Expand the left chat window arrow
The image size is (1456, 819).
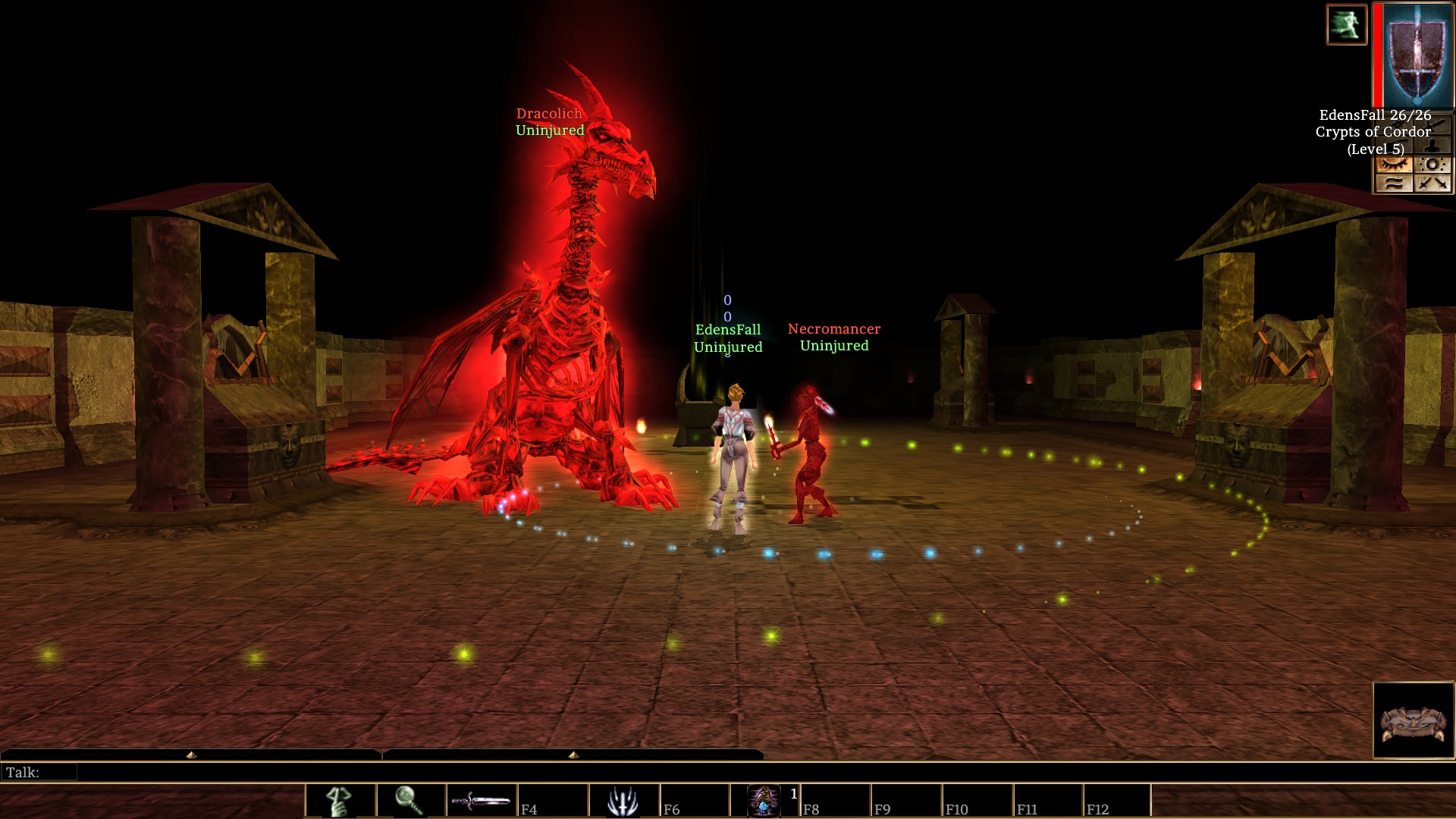(191, 755)
